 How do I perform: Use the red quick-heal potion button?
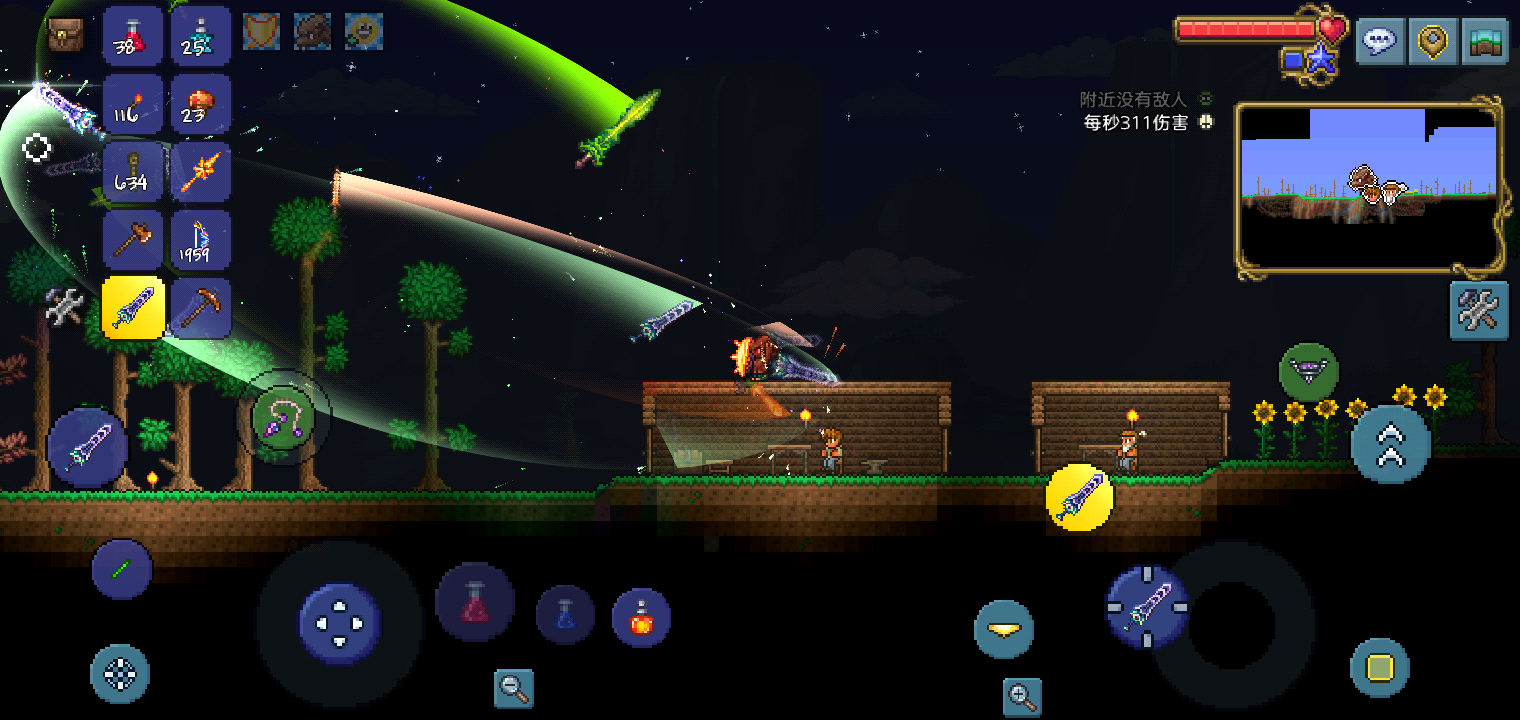pos(475,603)
